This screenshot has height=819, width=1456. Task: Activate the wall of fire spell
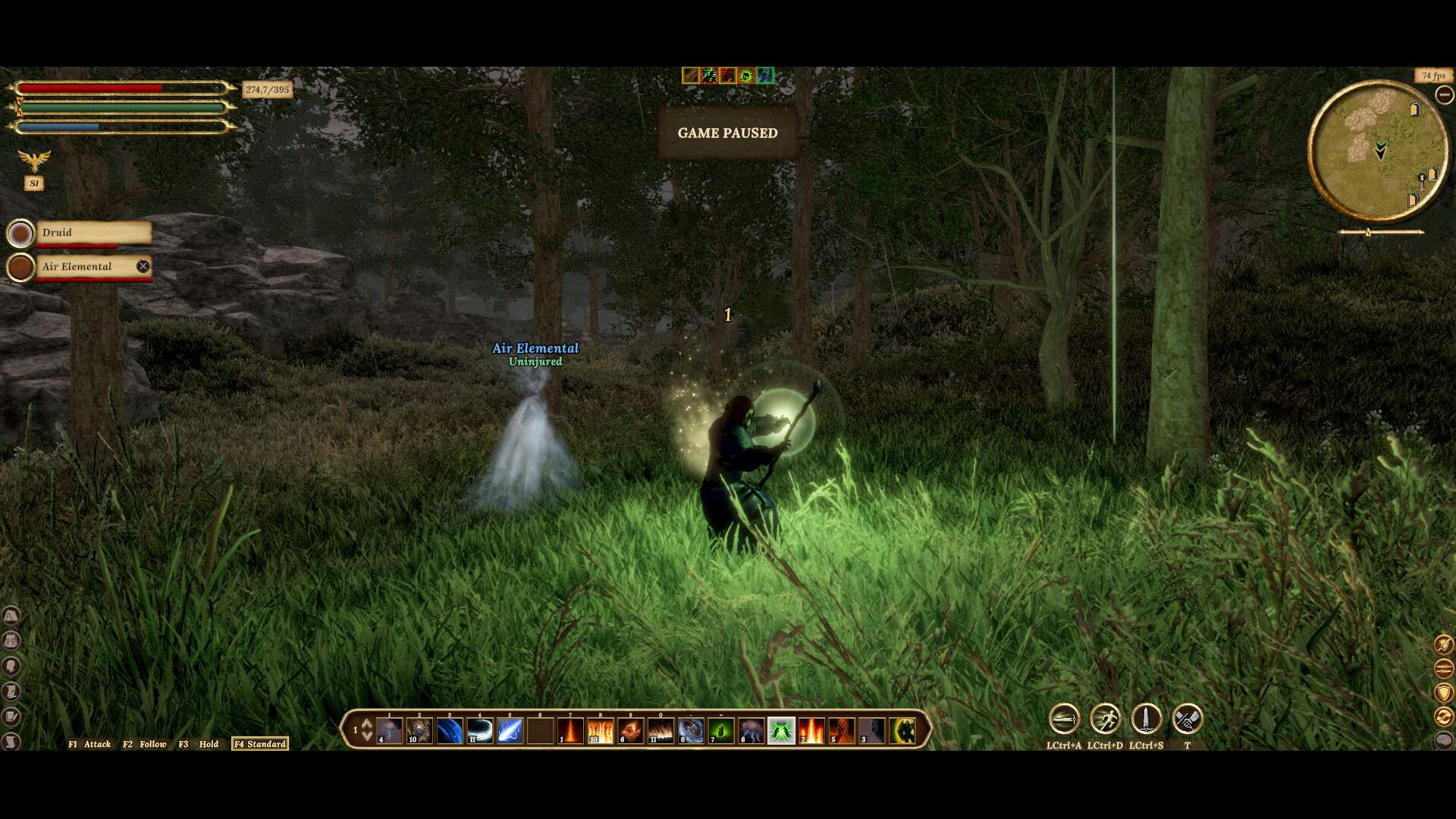(600, 731)
